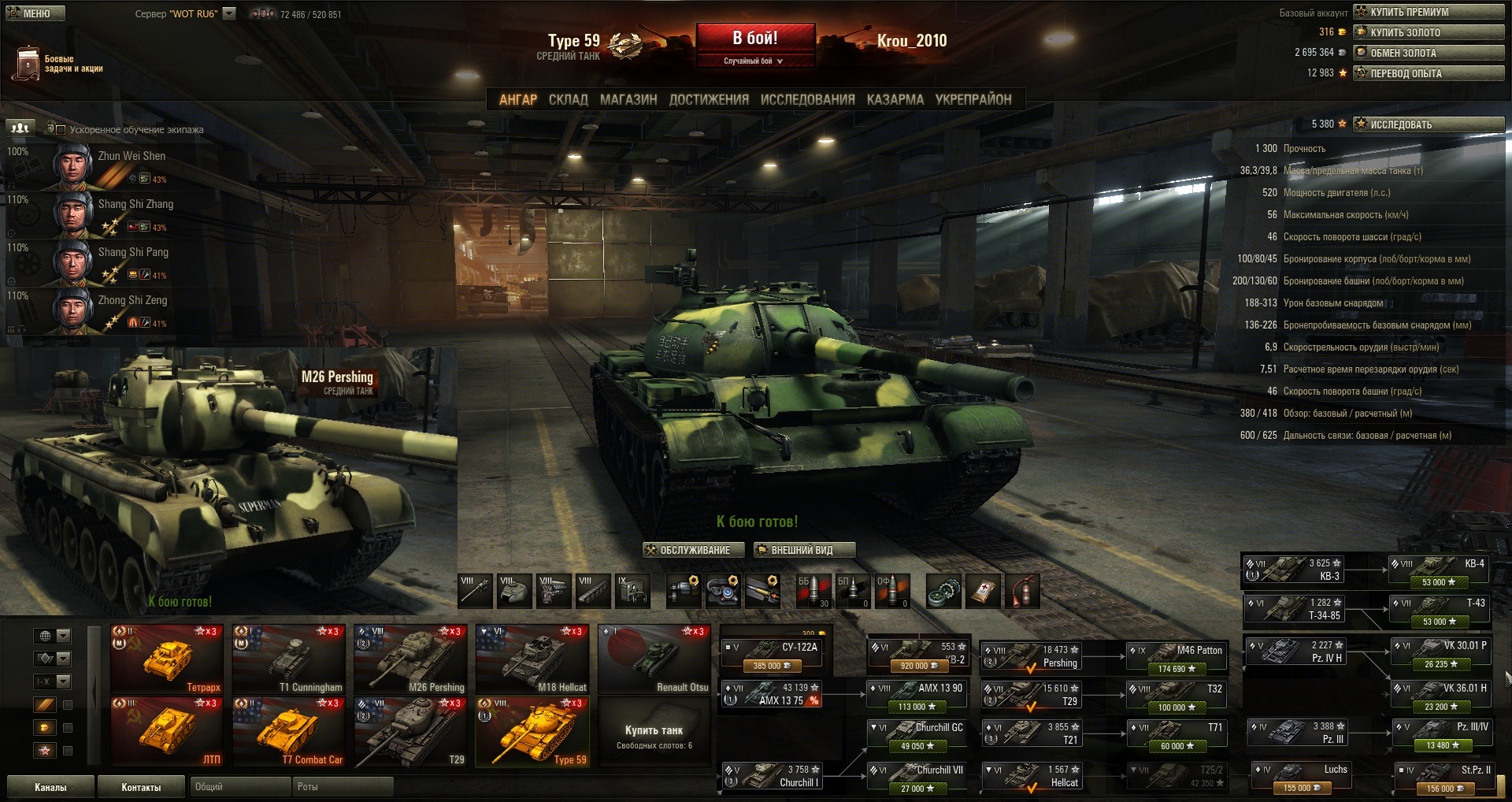Show the ИССЛЕДОВАНИЯ tab

[807, 99]
